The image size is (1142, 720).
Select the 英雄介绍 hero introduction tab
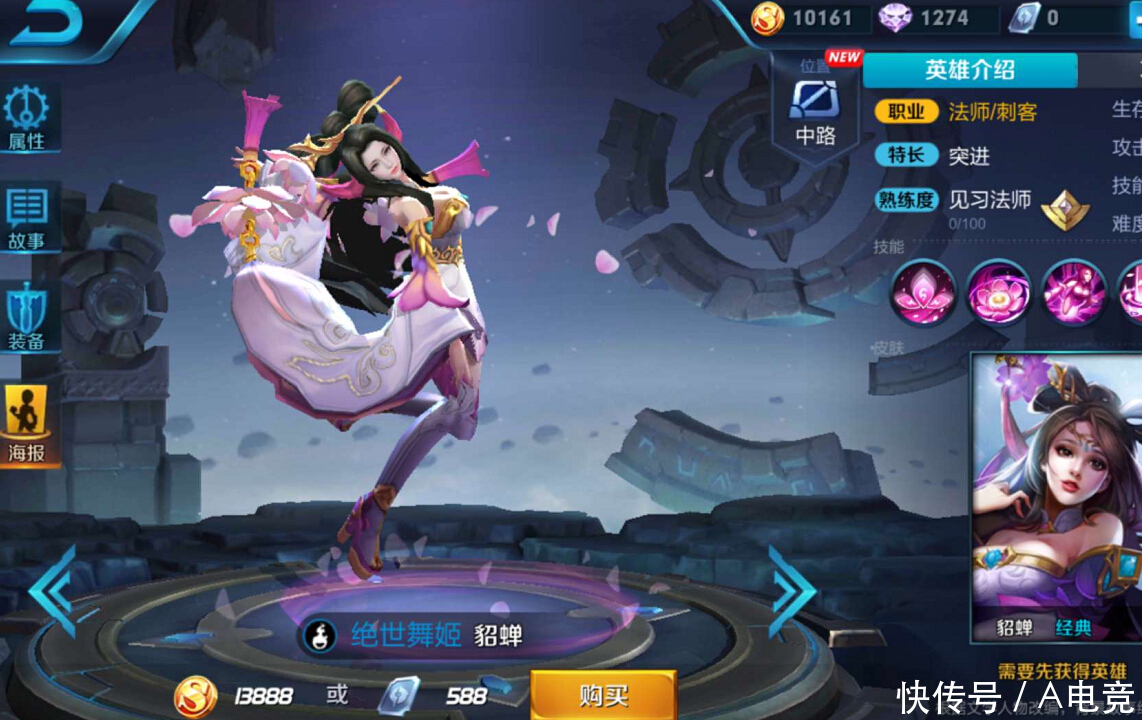point(969,70)
